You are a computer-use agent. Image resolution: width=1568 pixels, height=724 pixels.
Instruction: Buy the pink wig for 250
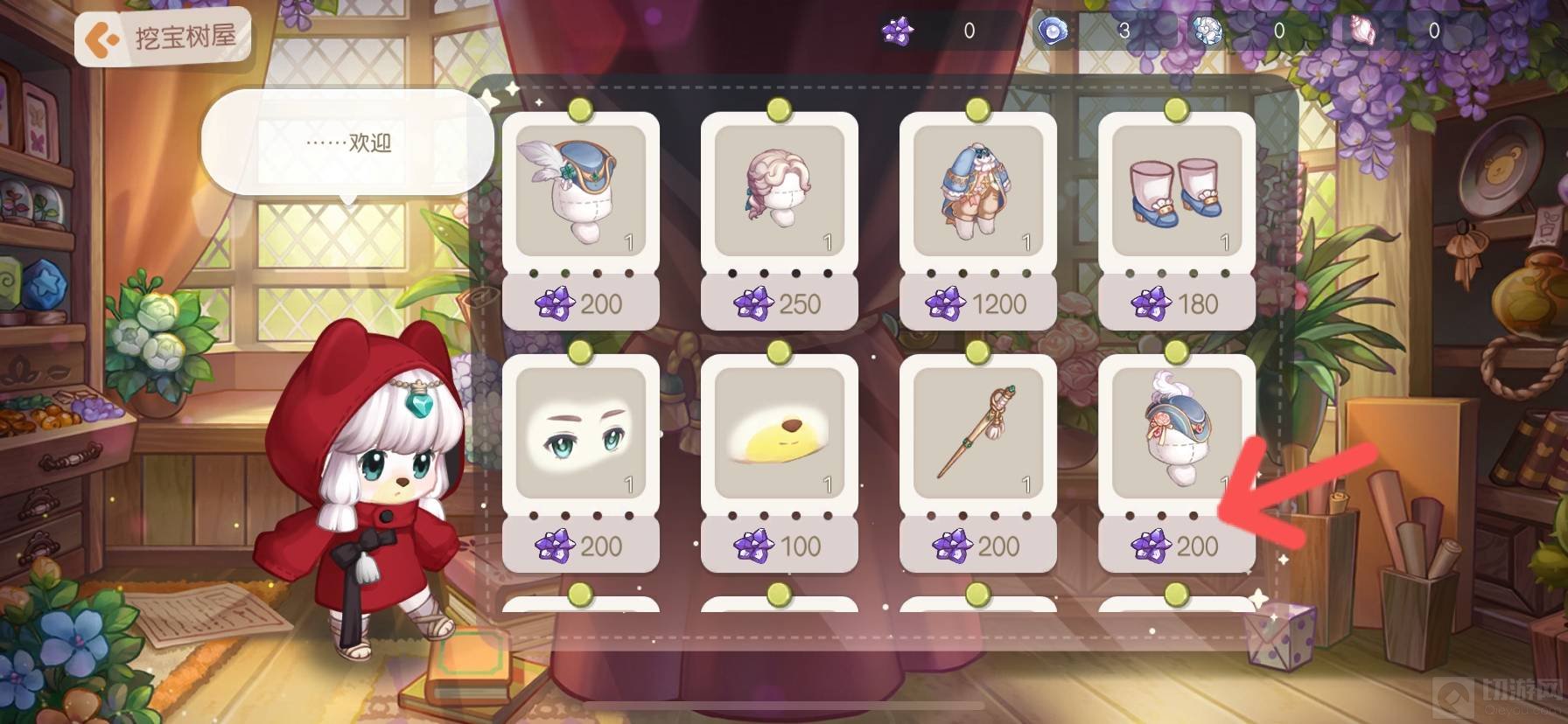779,303
